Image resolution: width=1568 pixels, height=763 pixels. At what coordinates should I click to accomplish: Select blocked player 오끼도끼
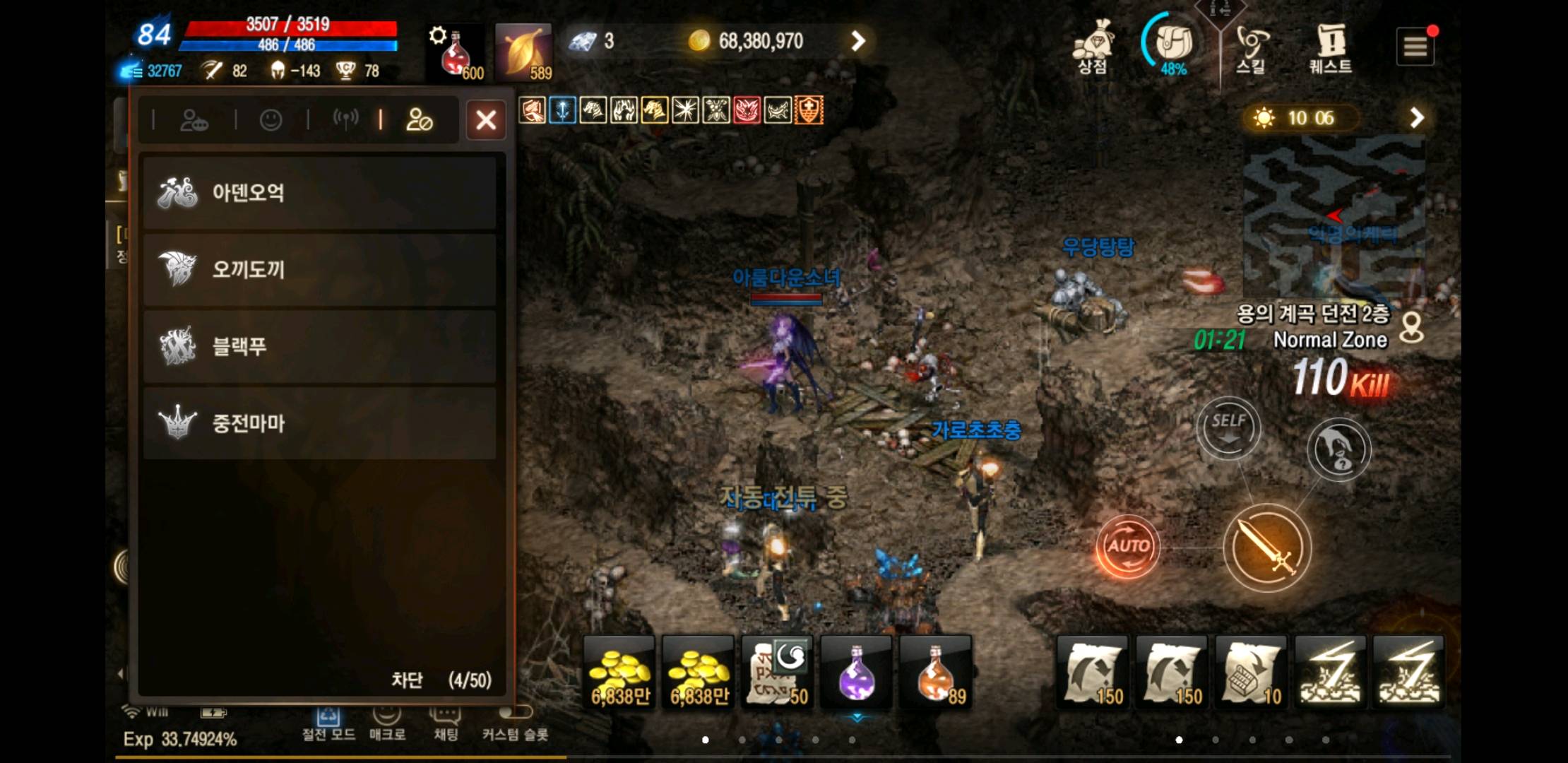click(319, 269)
